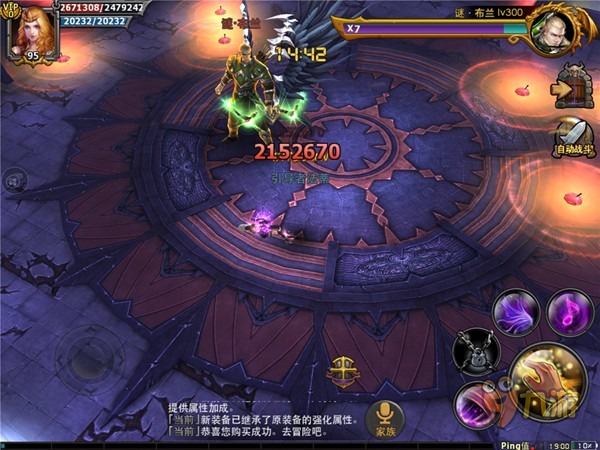Open the chat message log
Screen dimensions: 600x450
(260, 421)
